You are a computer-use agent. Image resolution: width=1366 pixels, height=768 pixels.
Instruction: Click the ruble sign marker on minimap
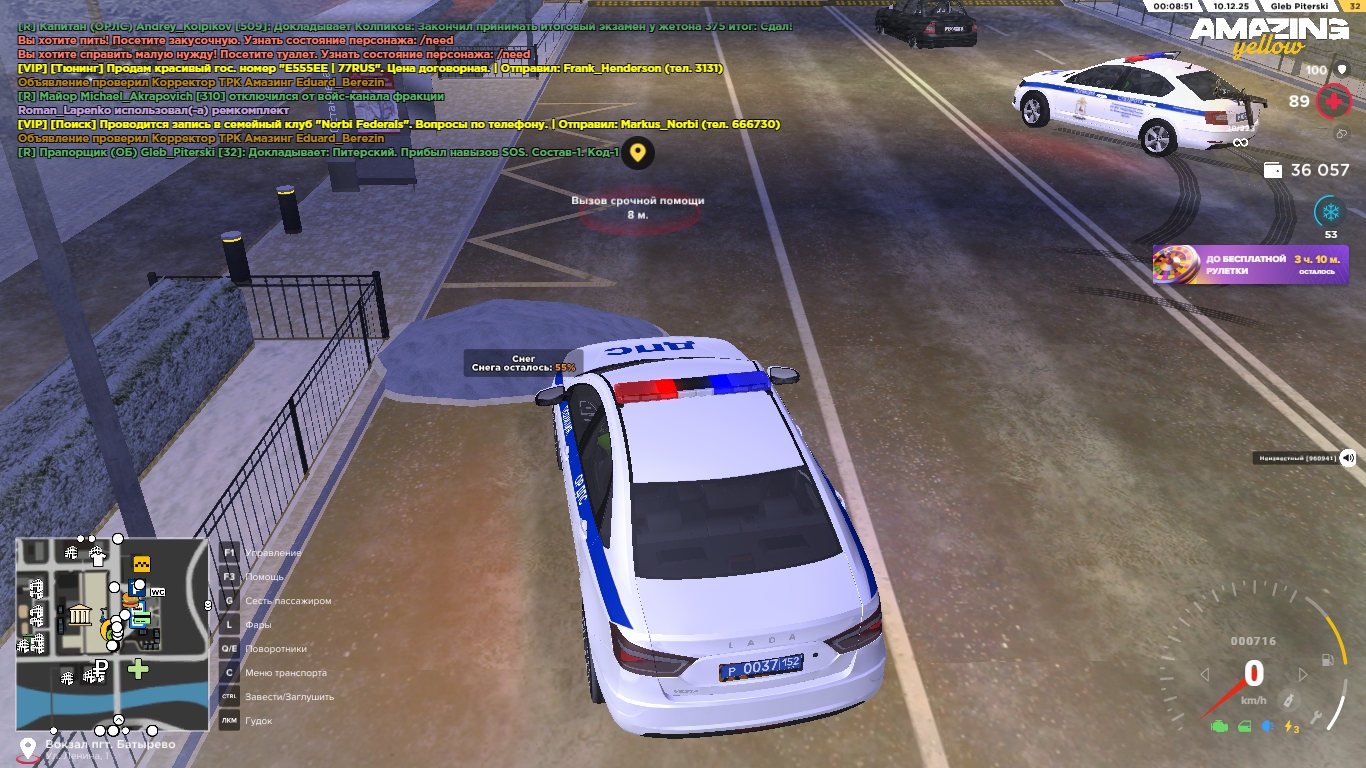tap(99, 668)
